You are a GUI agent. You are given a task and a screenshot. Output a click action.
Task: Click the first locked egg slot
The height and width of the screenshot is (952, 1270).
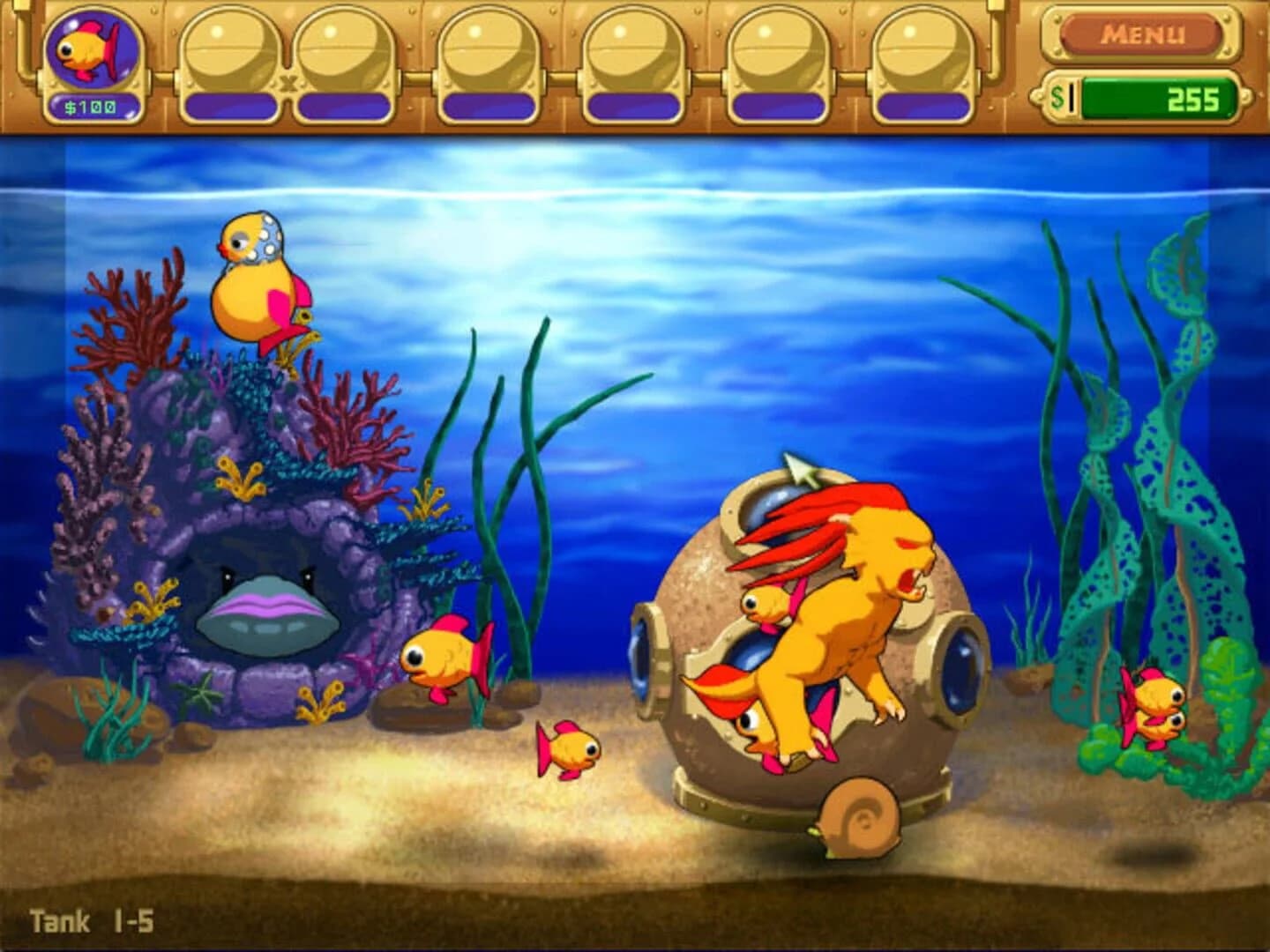point(222,53)
